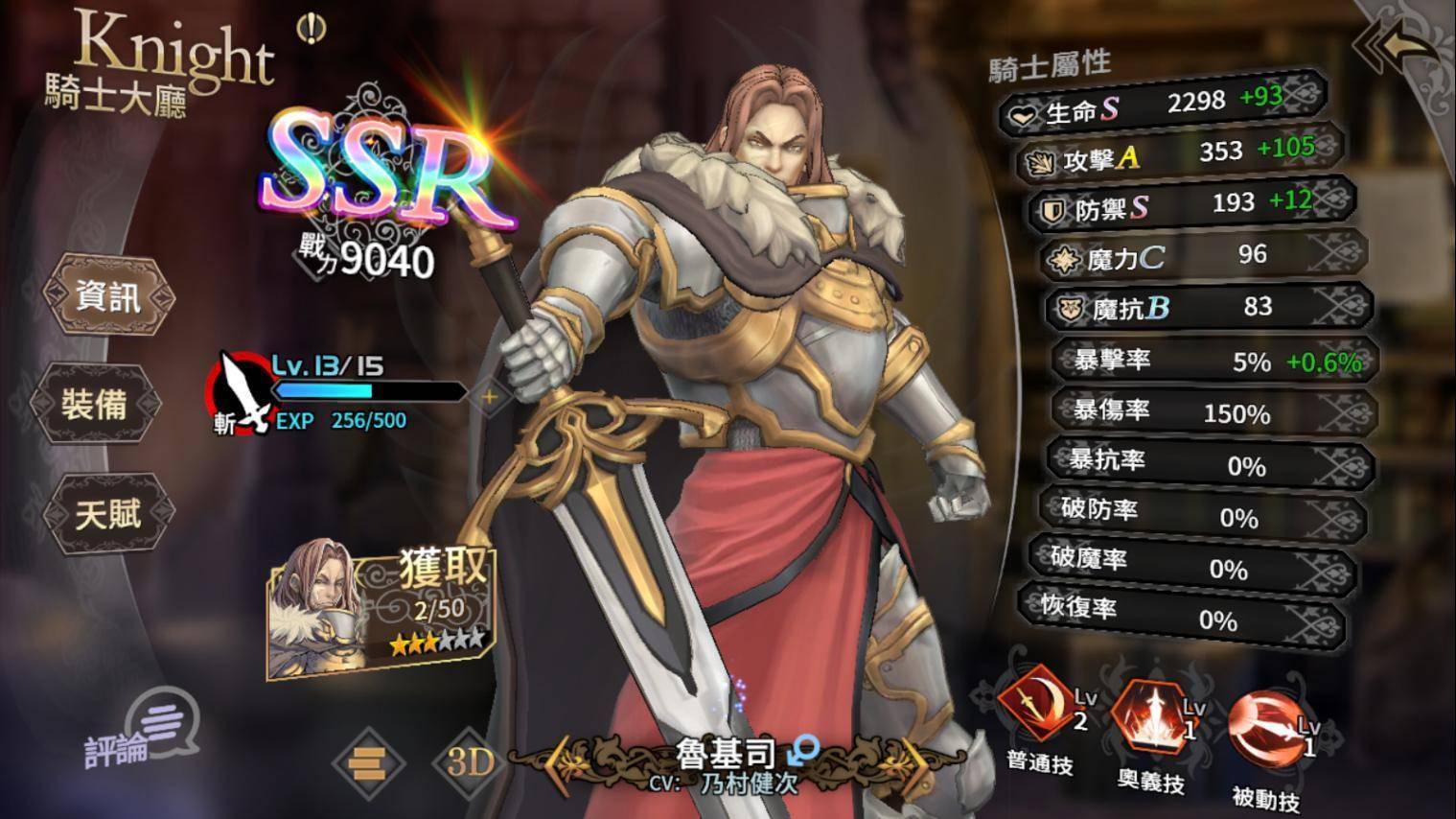Toggle the 3D model view button

471,761
